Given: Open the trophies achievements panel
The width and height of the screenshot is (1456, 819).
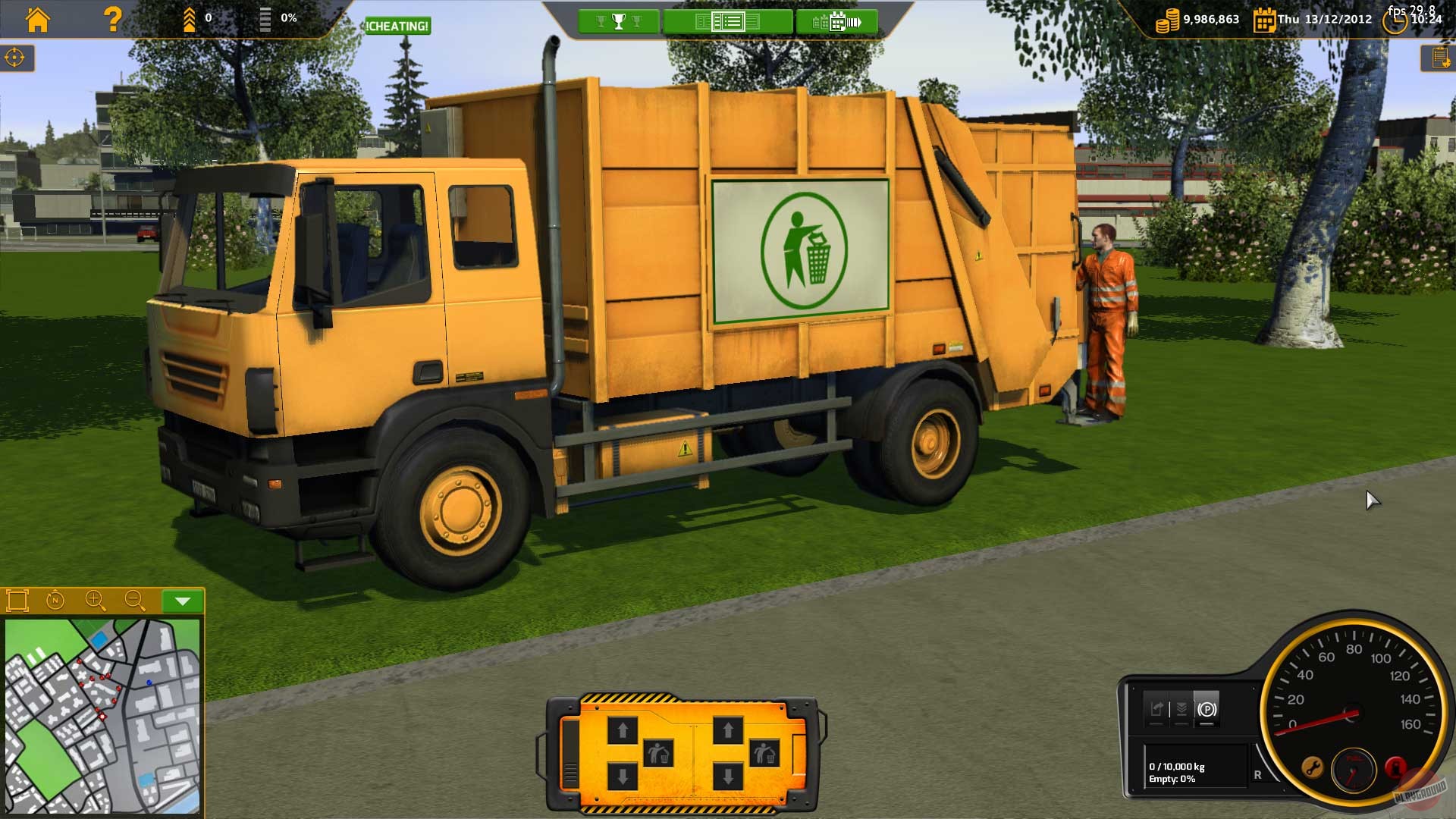Looking at the screenshot, I should 619,21.
